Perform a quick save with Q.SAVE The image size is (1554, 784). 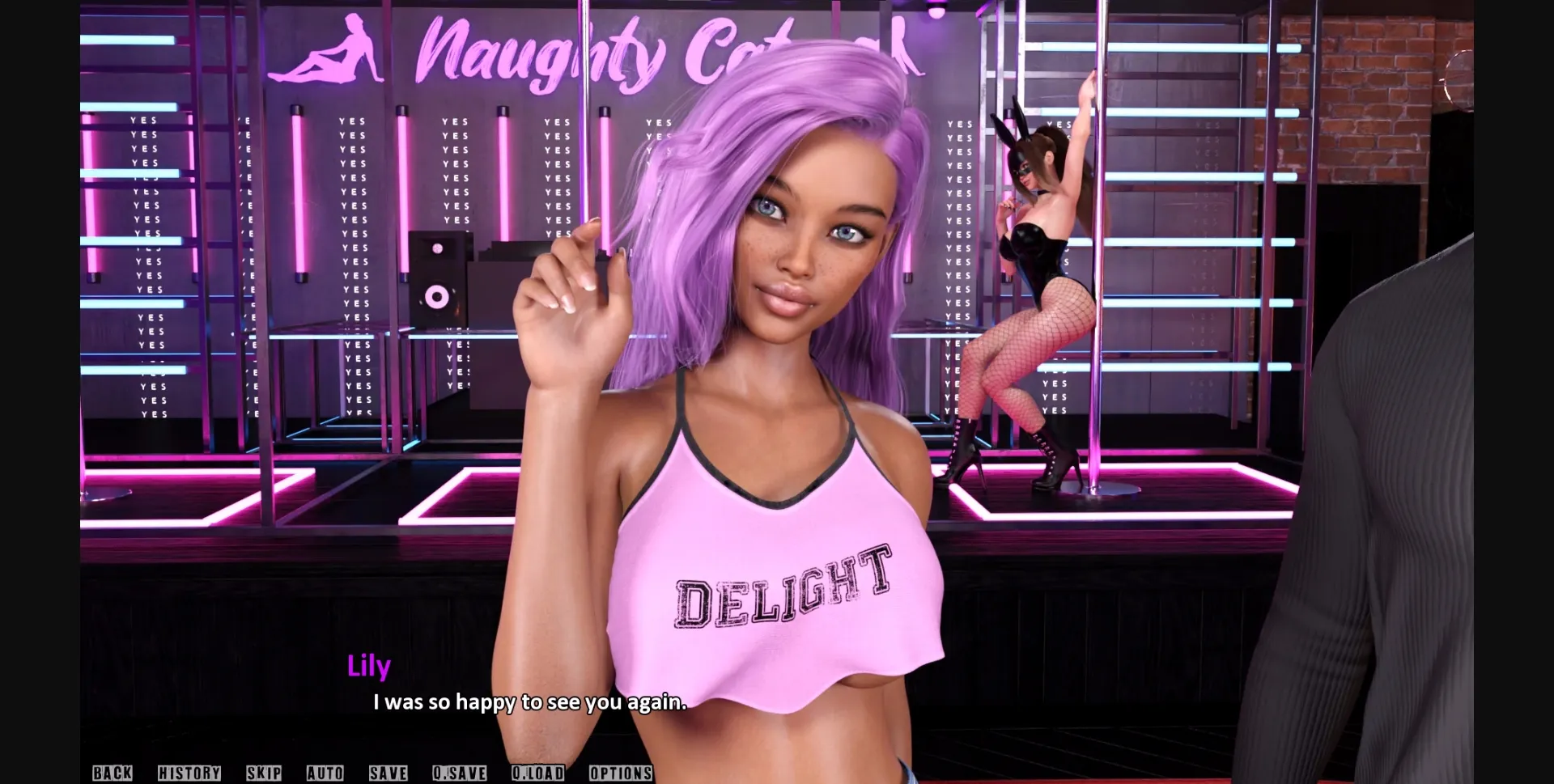pos(461,773)
